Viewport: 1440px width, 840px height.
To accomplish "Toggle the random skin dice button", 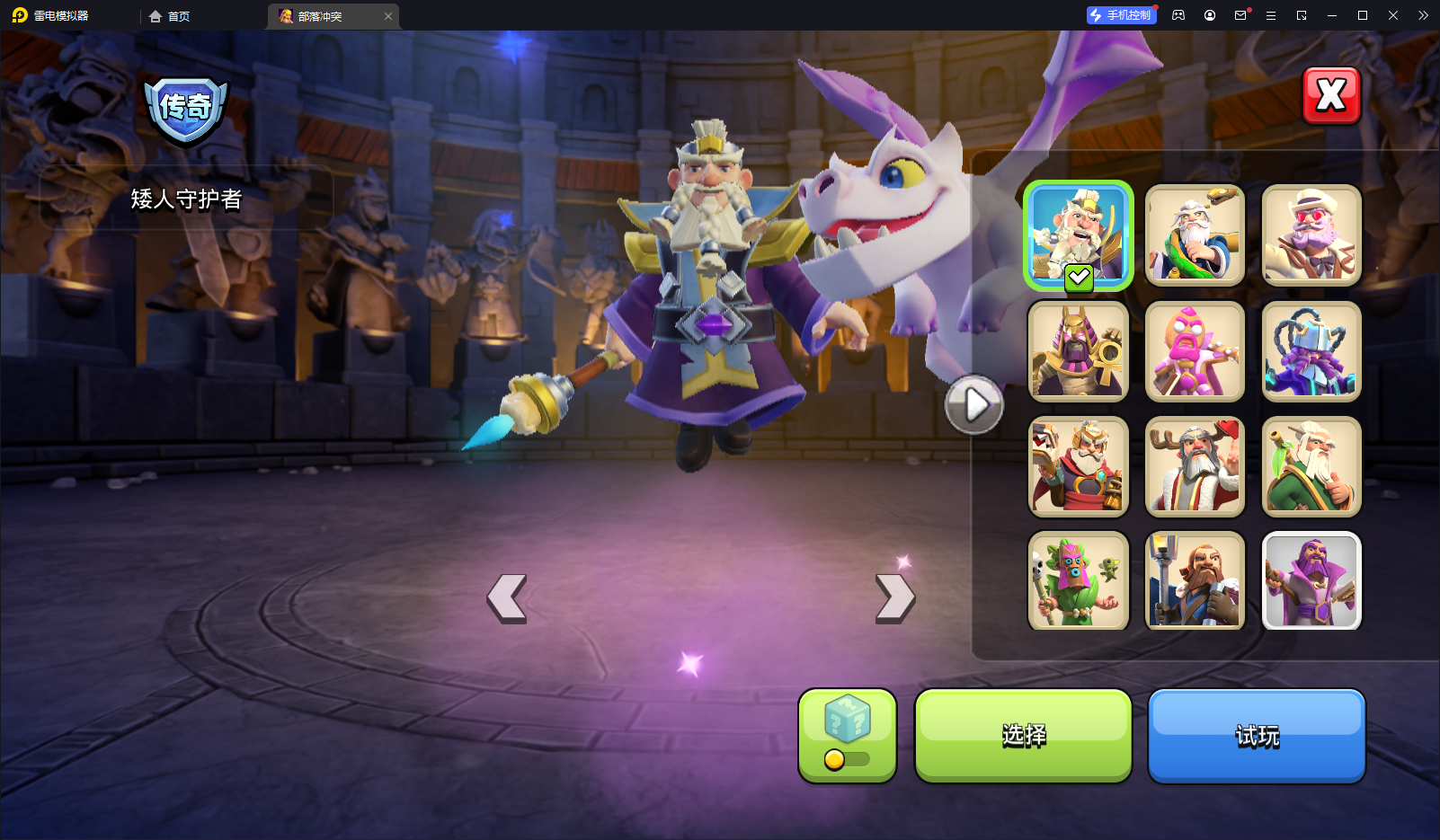I will point(847,736).
